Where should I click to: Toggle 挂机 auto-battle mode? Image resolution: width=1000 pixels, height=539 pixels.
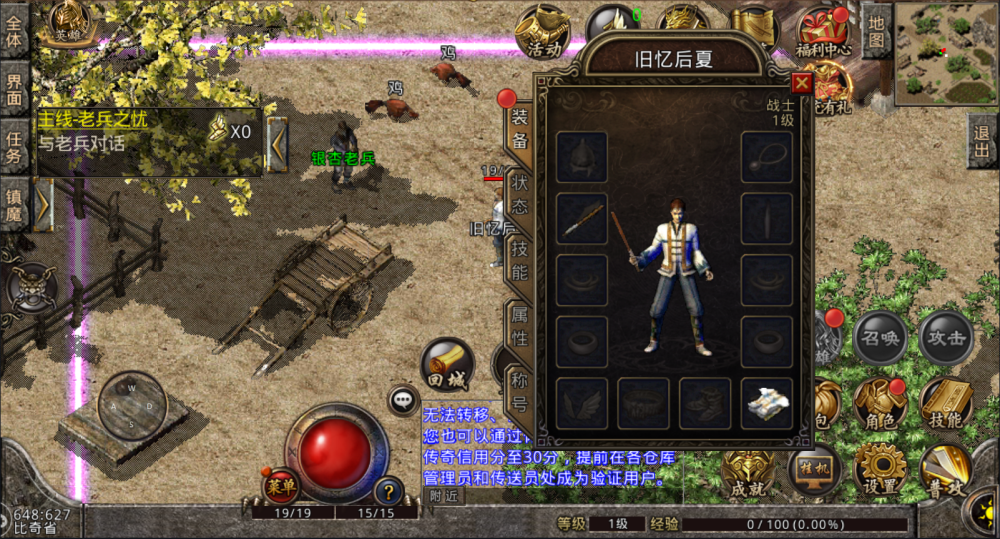pyautogui.click(x=812, y=470)
